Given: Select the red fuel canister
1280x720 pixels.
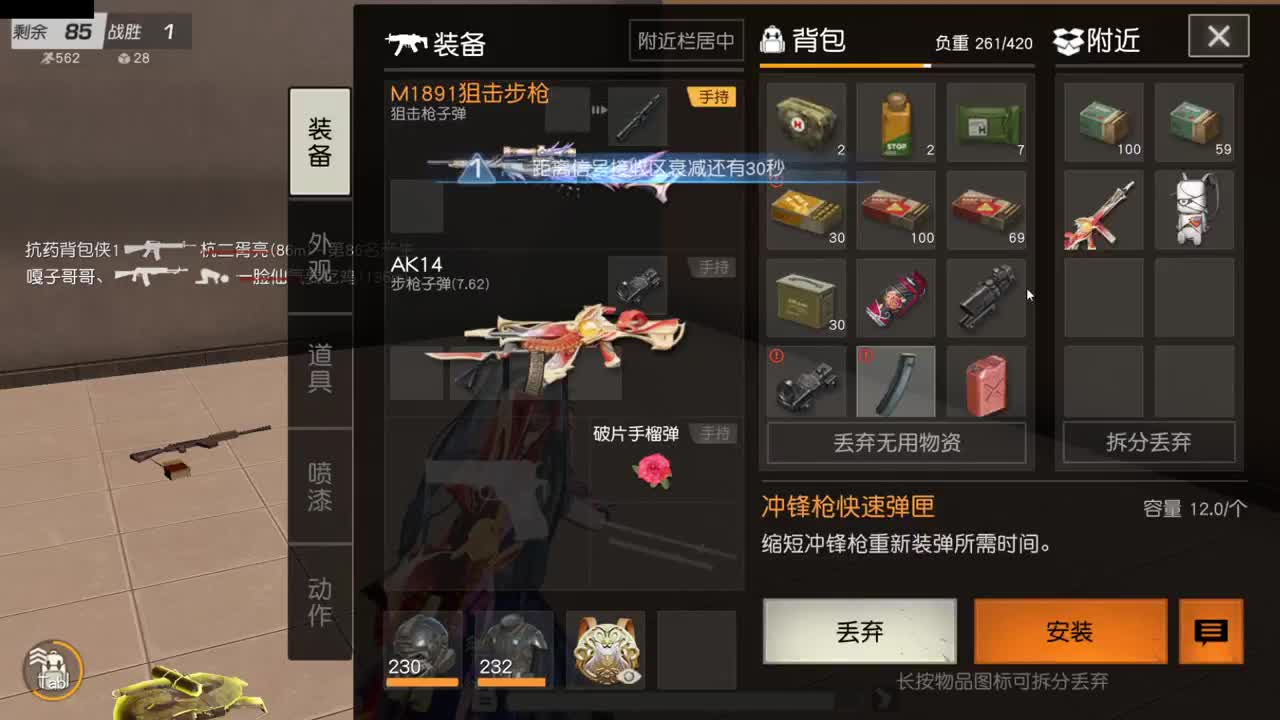Looking at the screenshot, I should point(986,381).
